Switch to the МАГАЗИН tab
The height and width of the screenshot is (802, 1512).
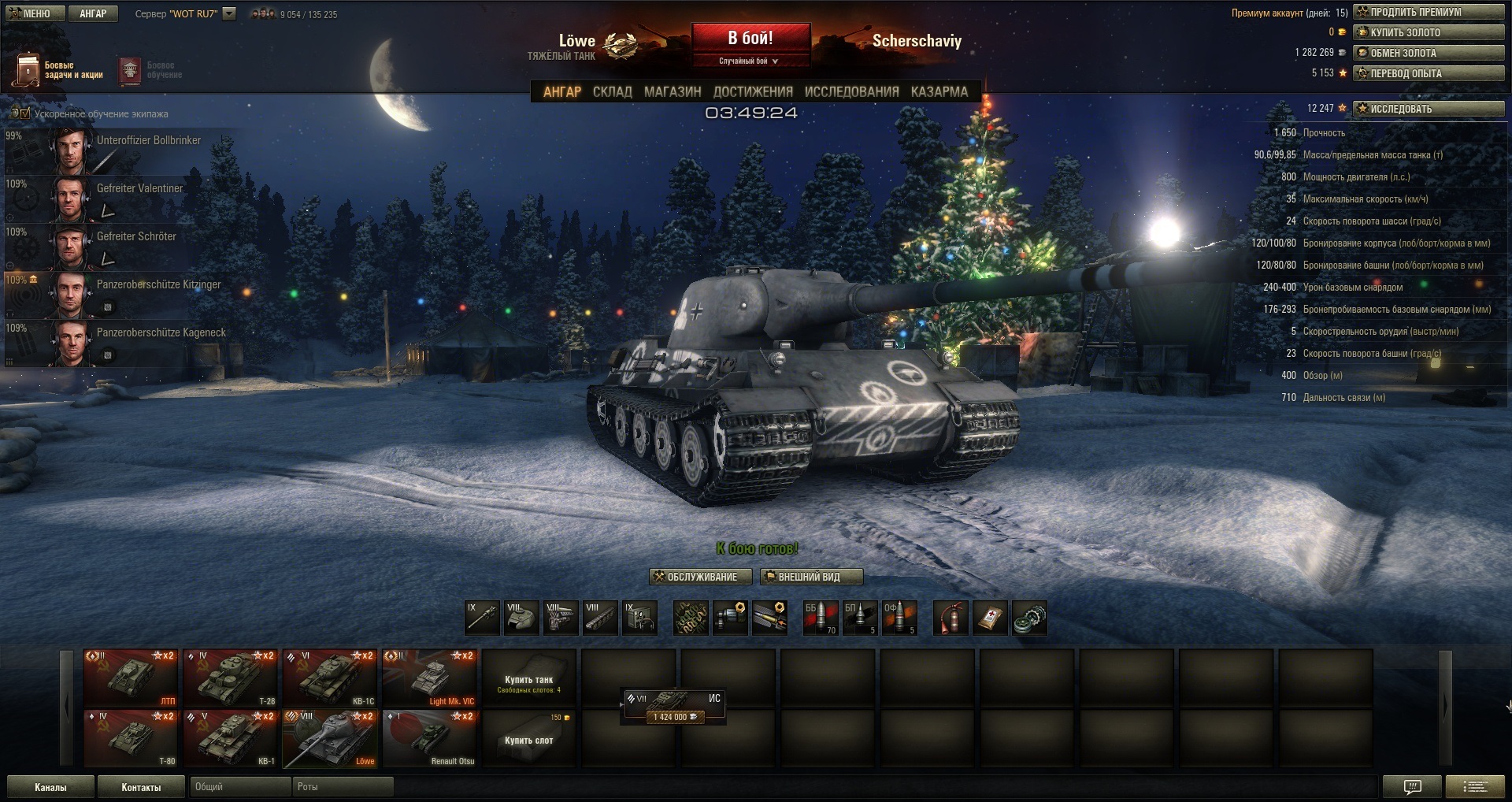coord(673,92)
